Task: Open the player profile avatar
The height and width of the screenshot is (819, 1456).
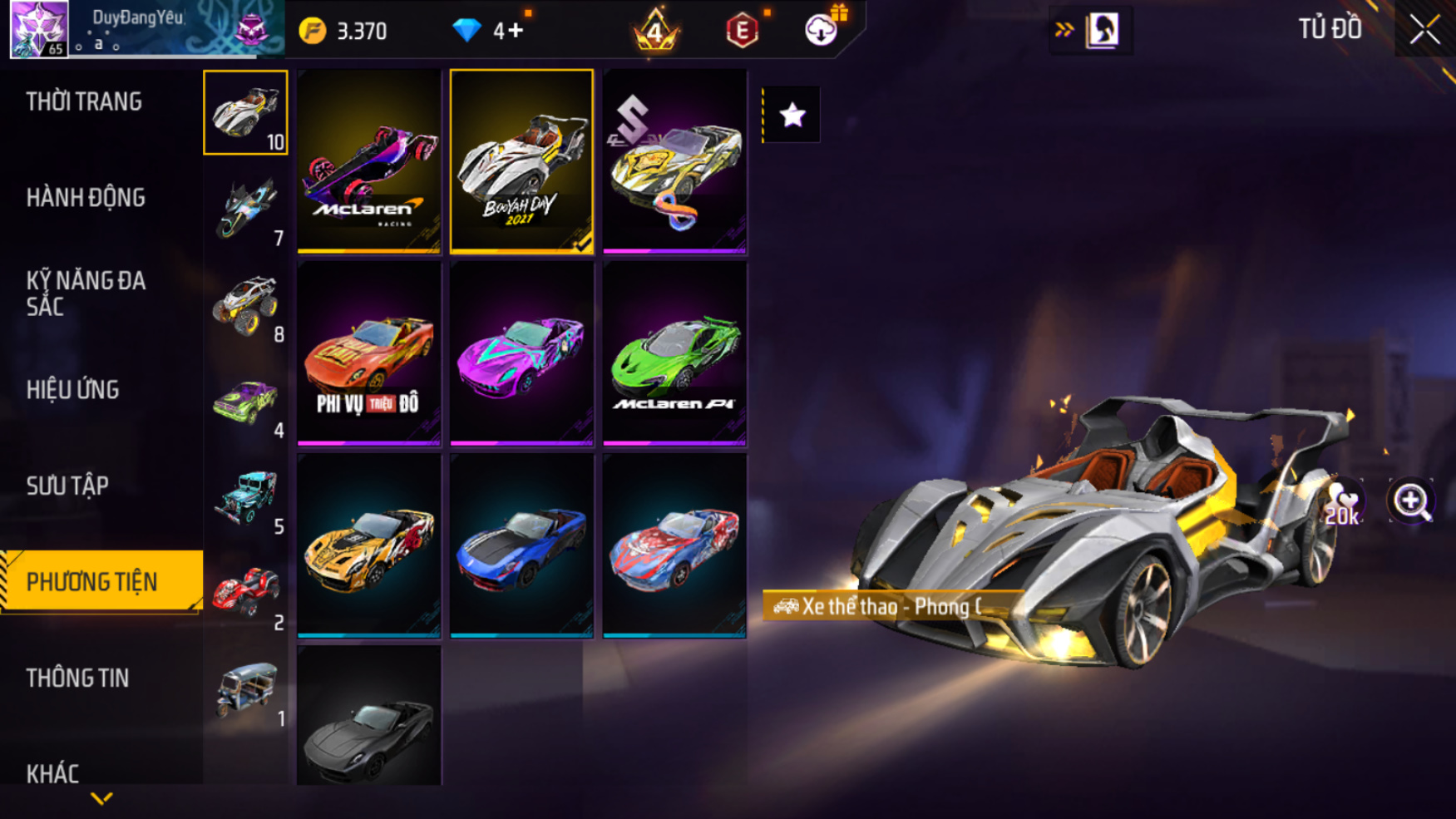Action: pos(38,29)
